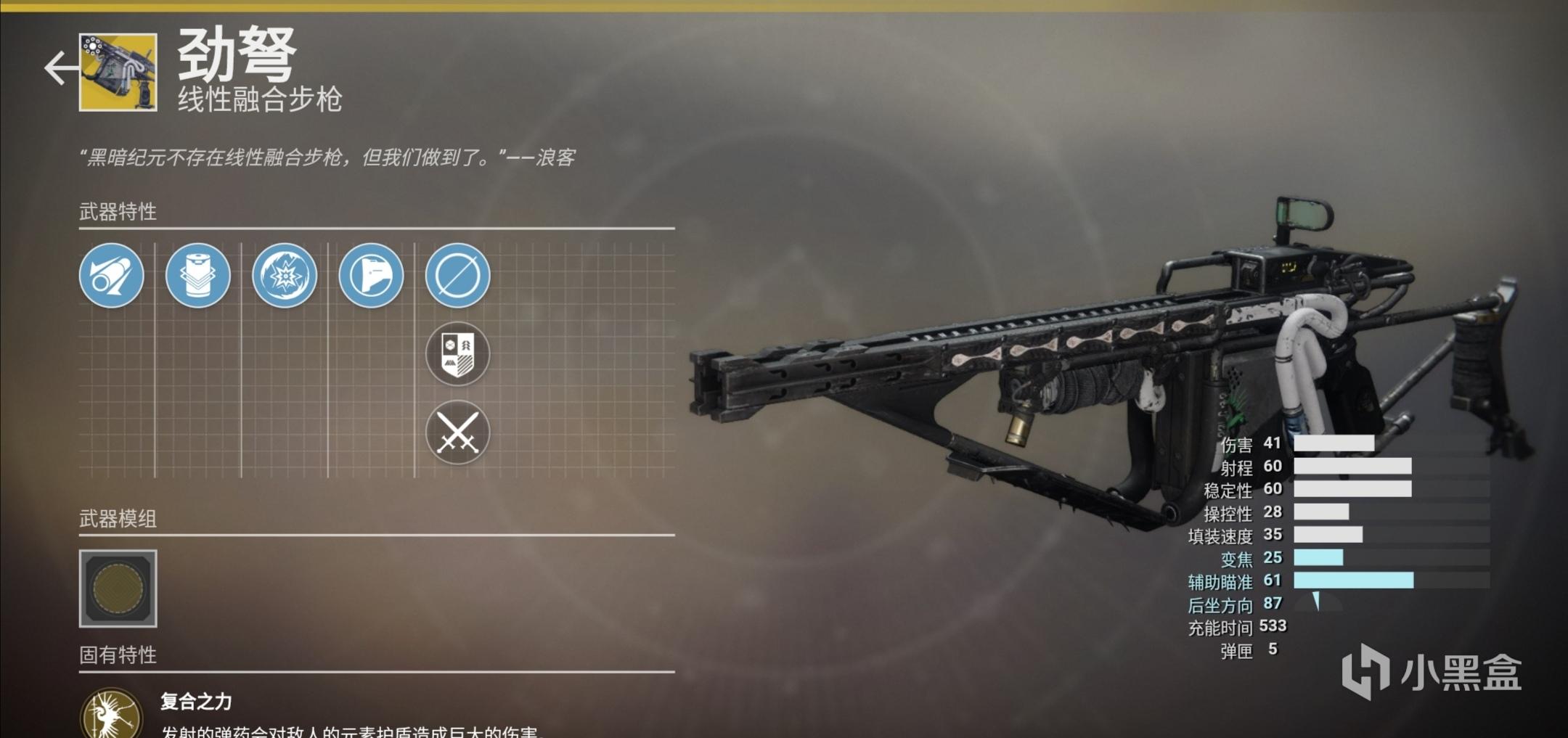Select the explosive burst trait perk

pyautogui.click(x=283, y=276)
